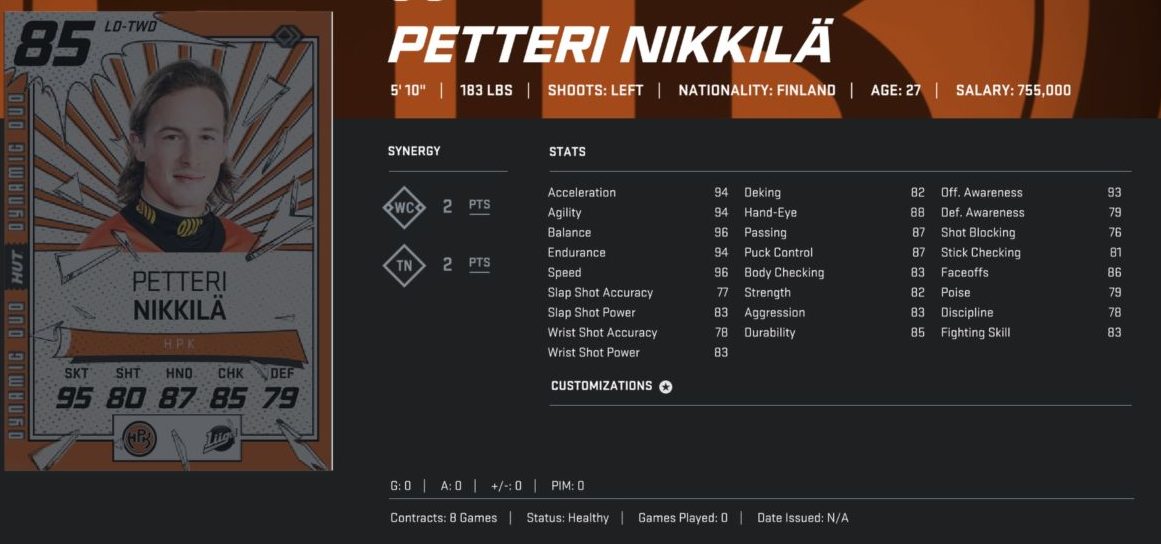Click the star icon next to Customizations

tap(666, 387)
